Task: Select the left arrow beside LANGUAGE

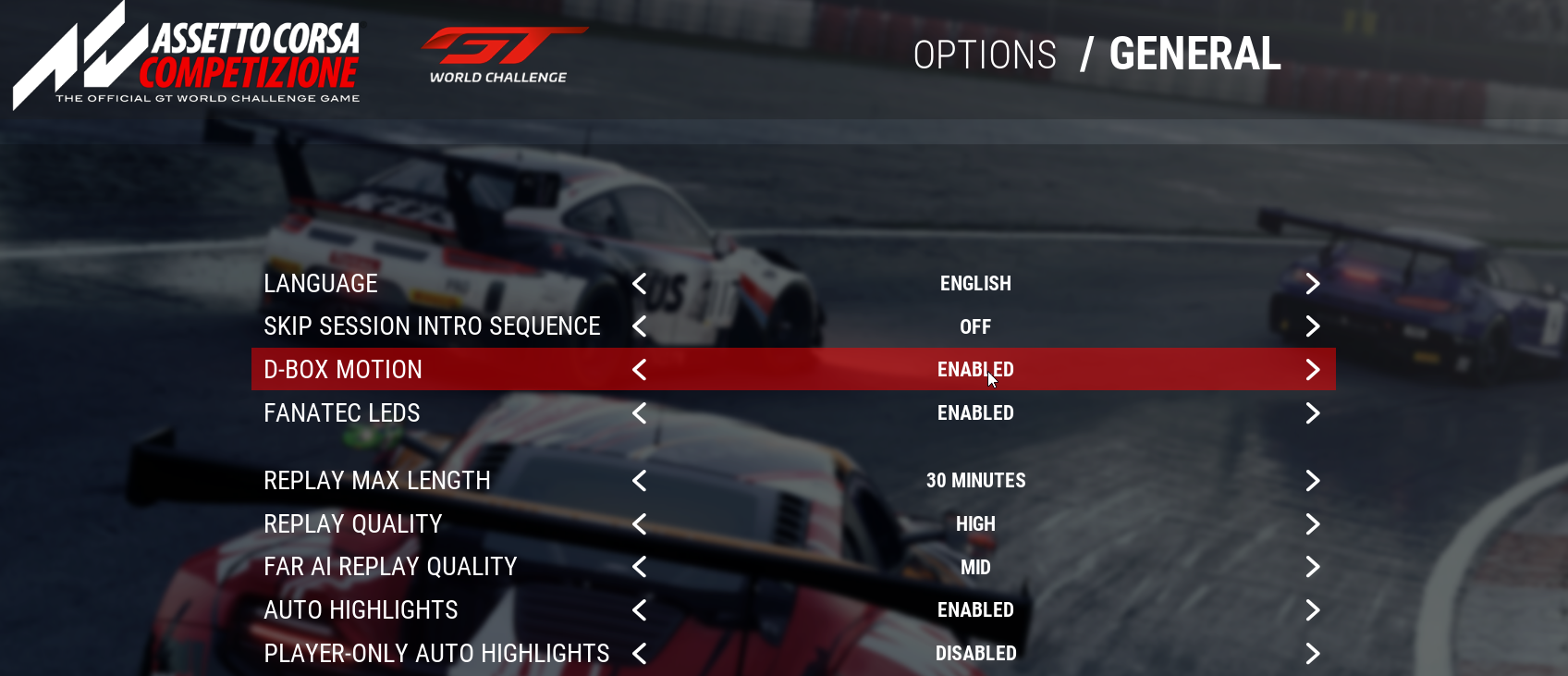Action: (638, 284)
